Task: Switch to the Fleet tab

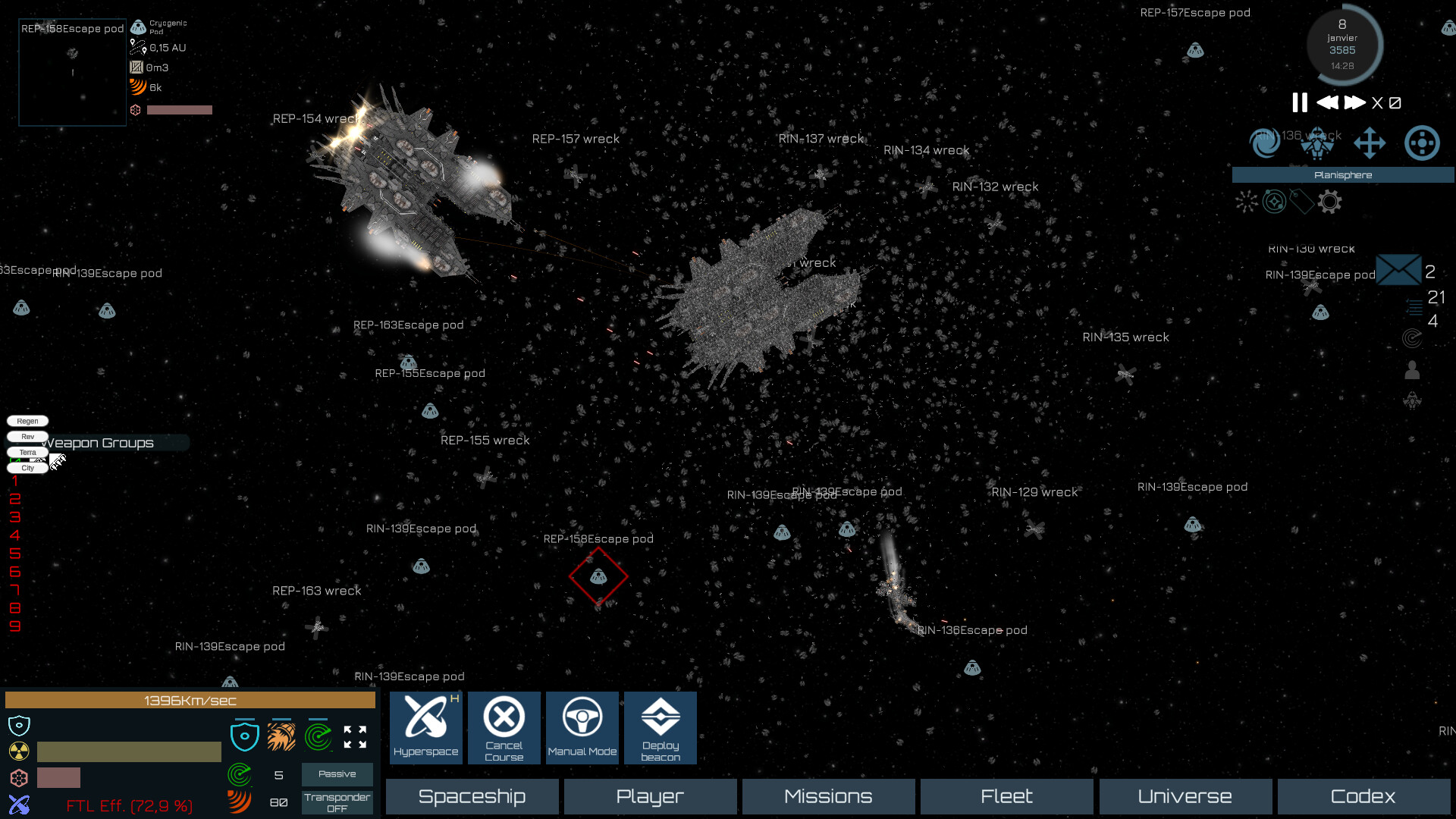Action: pyautogui.click(x=1006, y=796)
